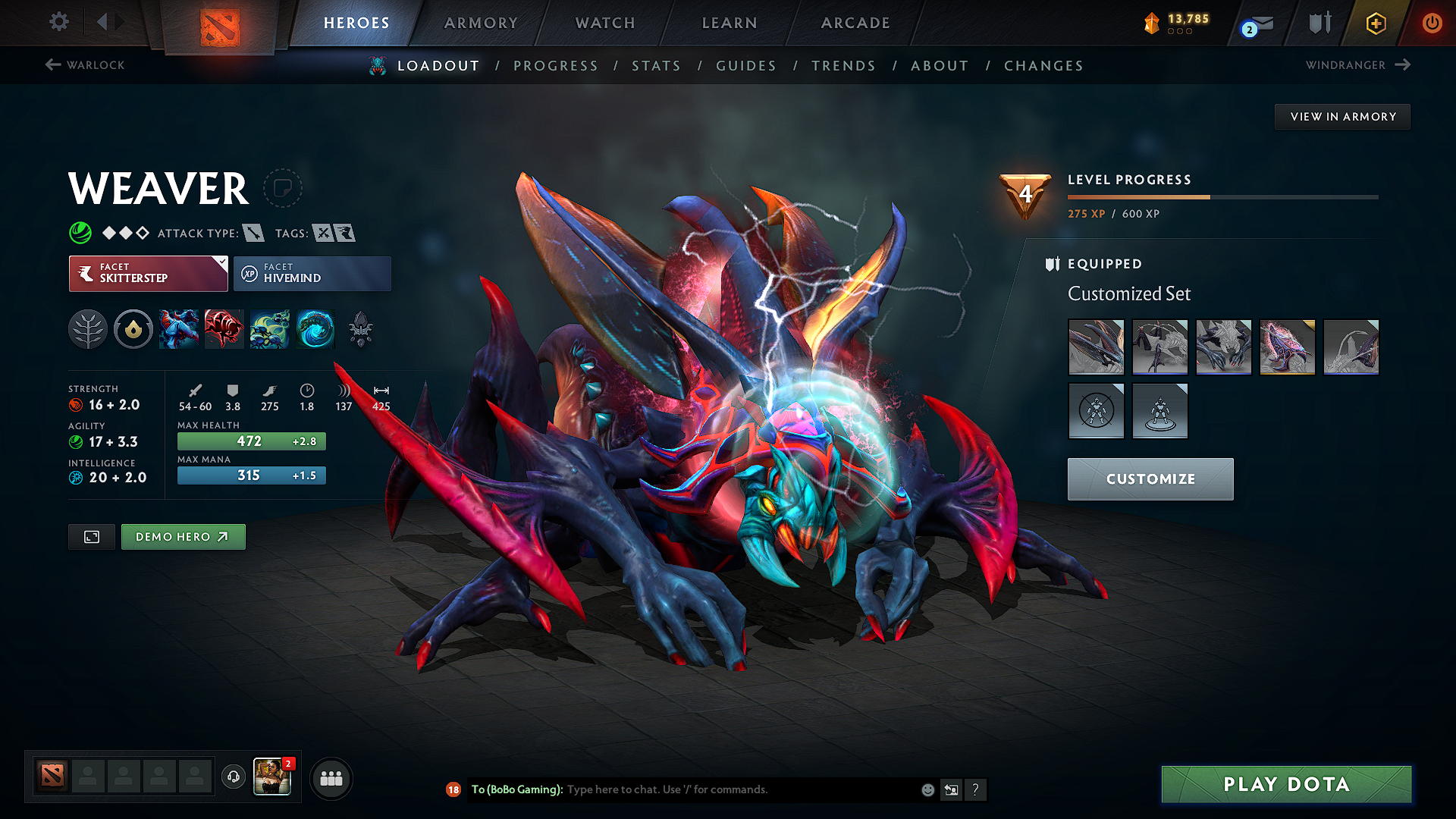
Task: Open the Weaver talent tree icon
Action: click(x=87, y=329)
